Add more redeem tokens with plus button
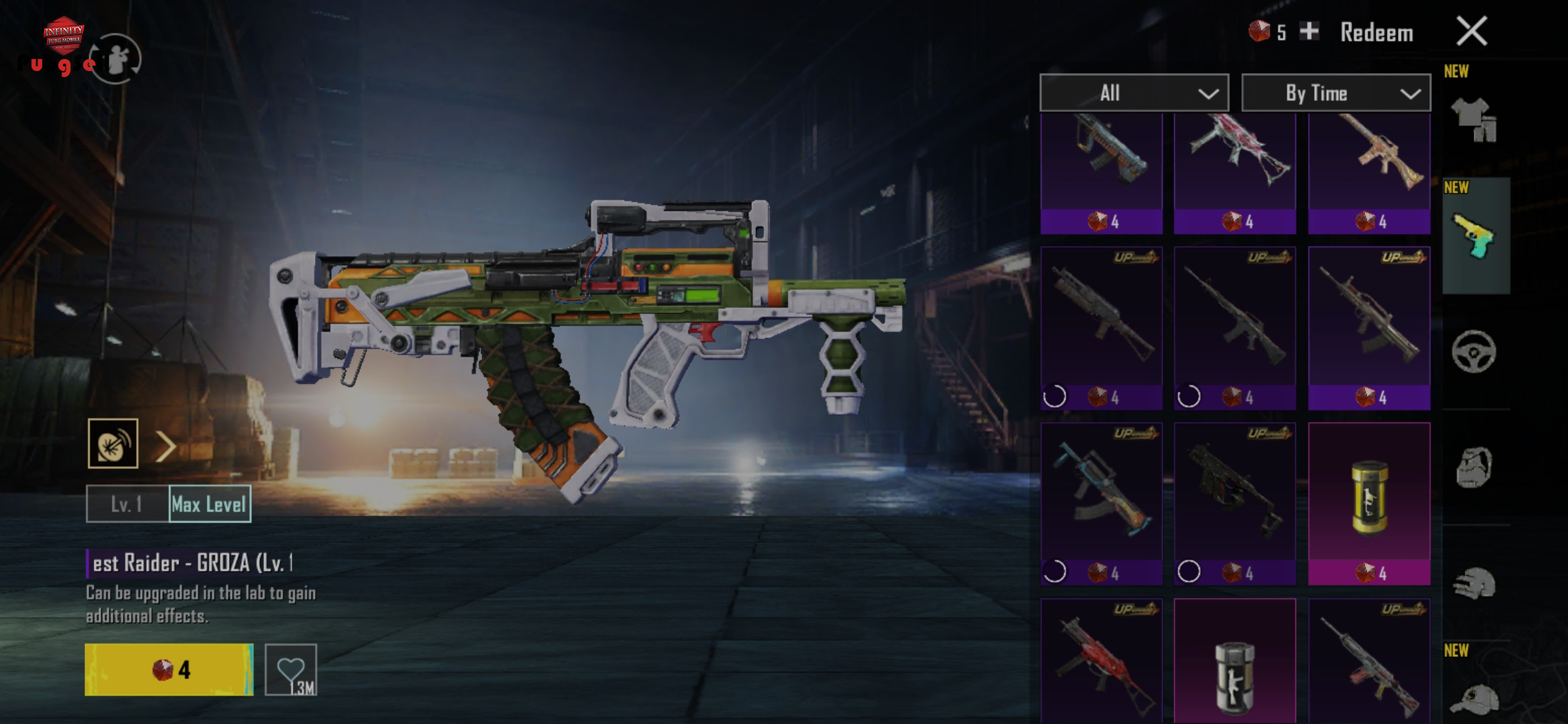The width and height of the screenshot is (1568, 724). point(1309,31)
